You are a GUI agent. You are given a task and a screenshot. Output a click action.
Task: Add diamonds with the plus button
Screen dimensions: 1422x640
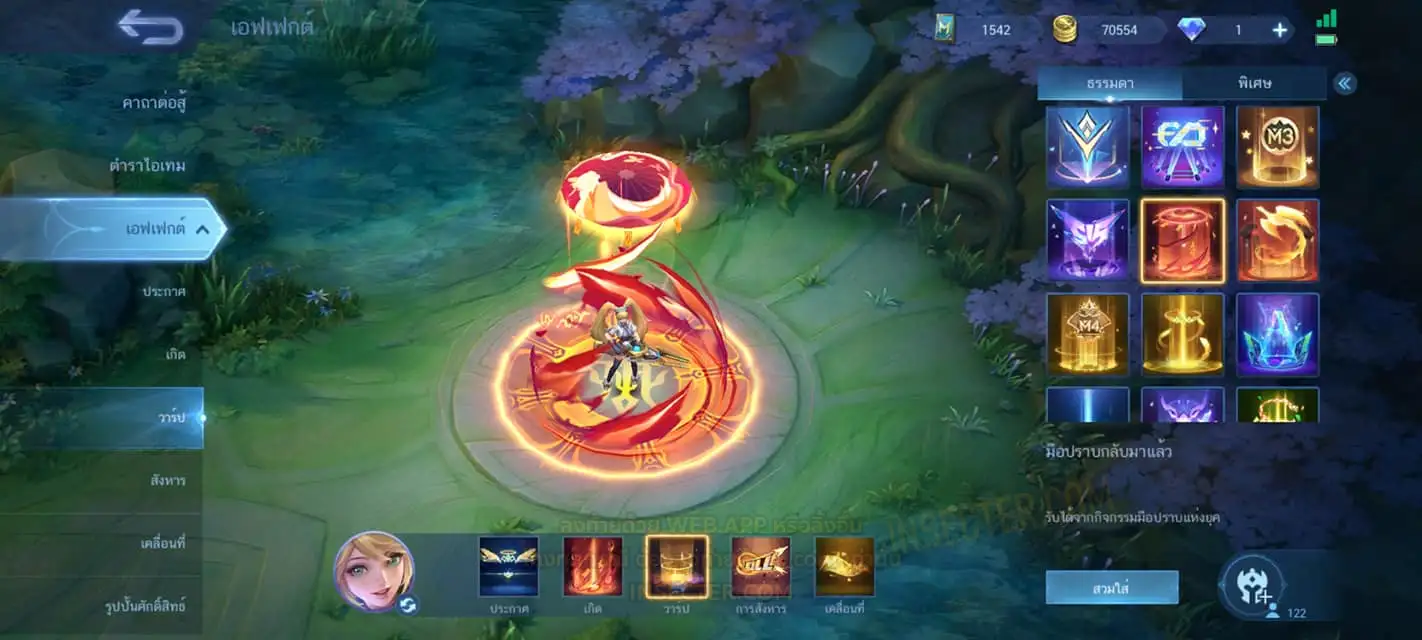tap(1279, 30)
